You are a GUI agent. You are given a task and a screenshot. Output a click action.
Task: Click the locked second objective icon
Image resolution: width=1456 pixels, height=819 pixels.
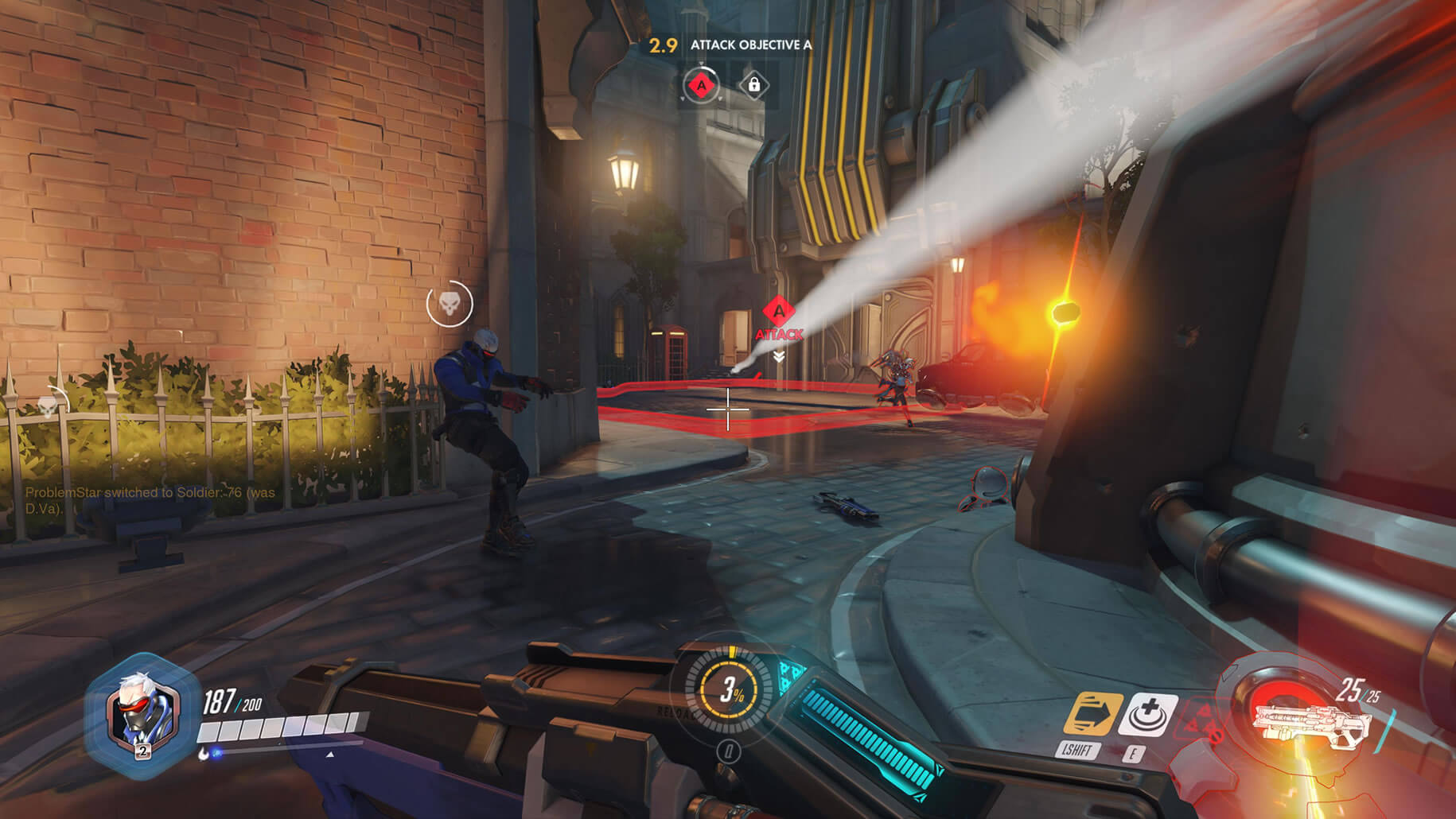pos(753,84)
